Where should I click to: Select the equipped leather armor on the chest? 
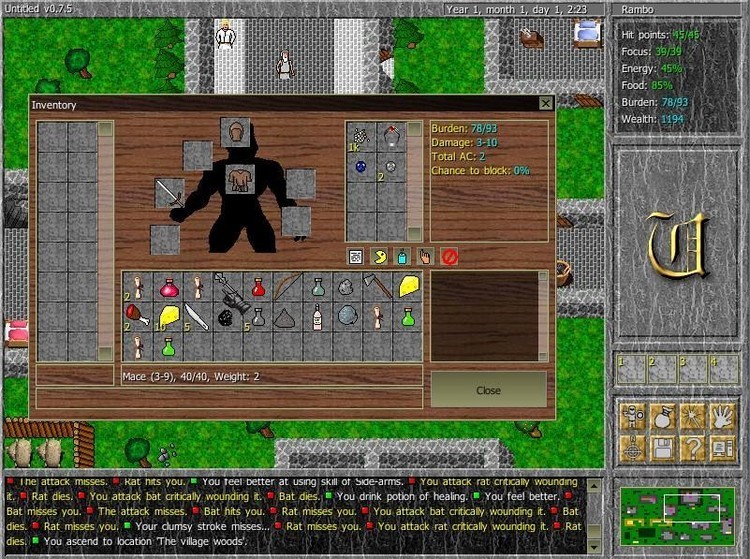240,179
